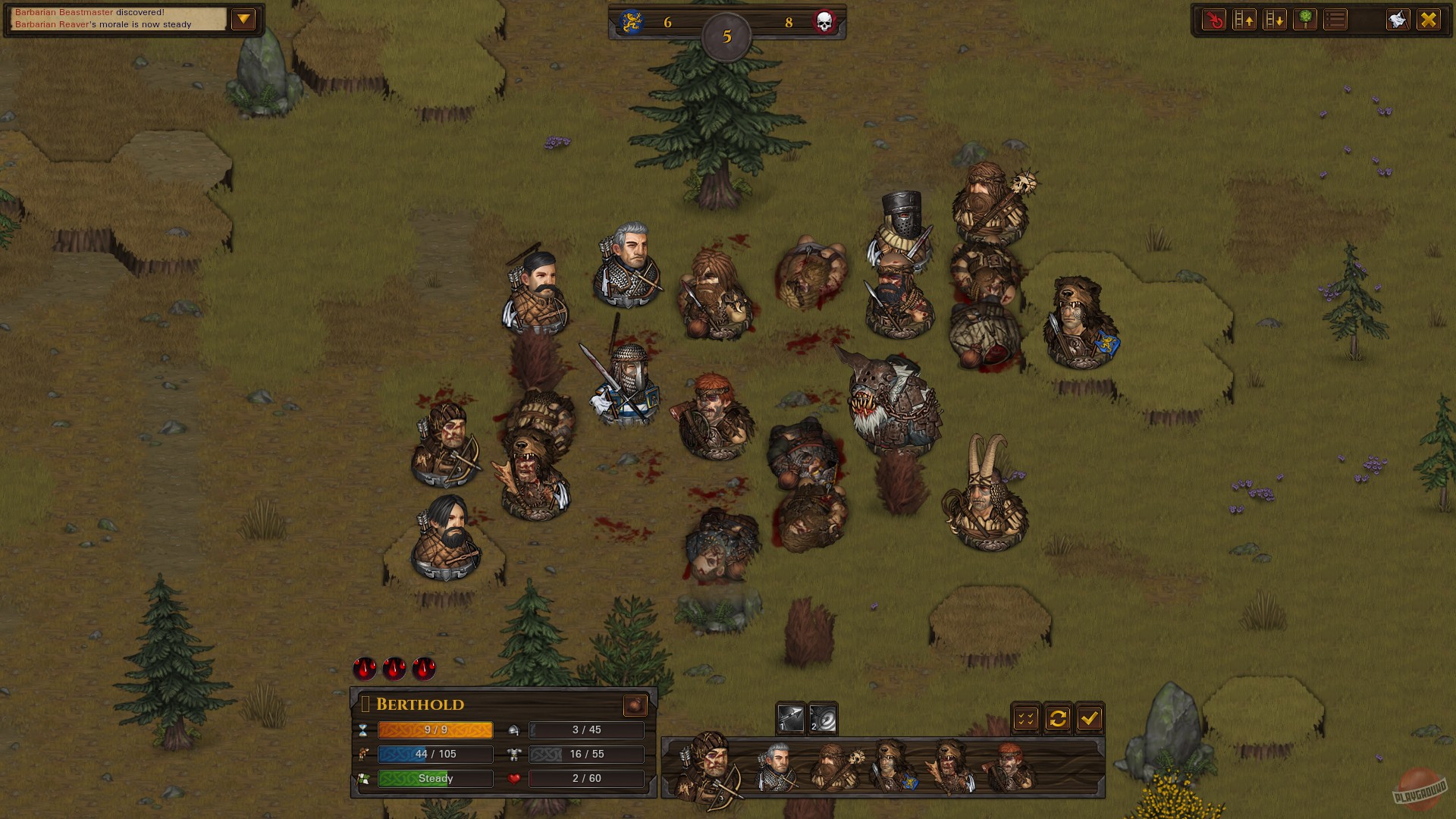Viewport: 1456px width, 819px height.
Task: Click the ladder icon with up arrow
Action: [1244, 19]
